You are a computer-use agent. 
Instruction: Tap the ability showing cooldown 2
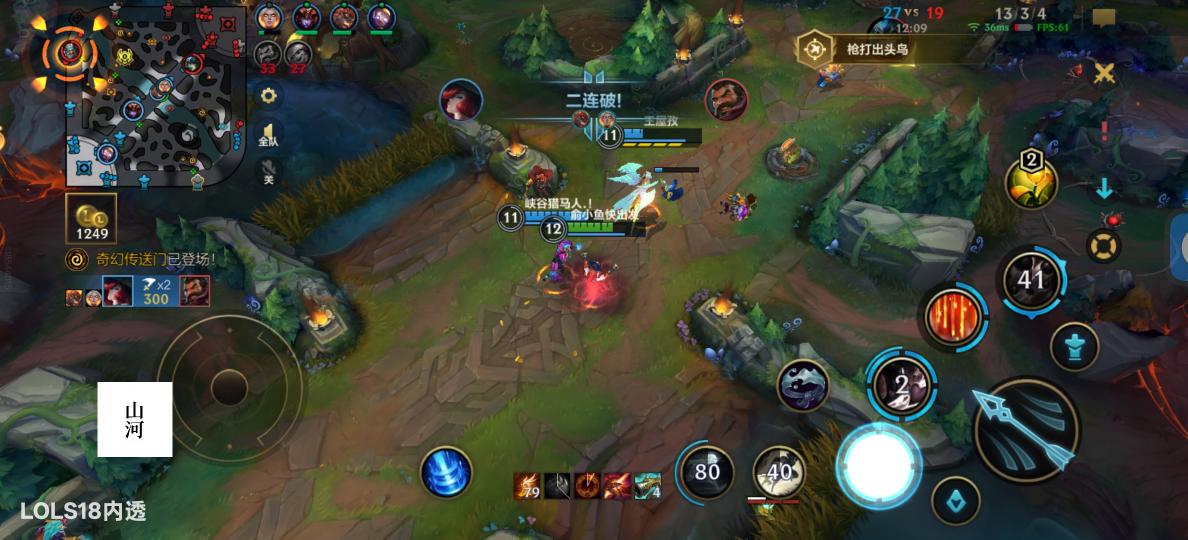pos(901,385)
